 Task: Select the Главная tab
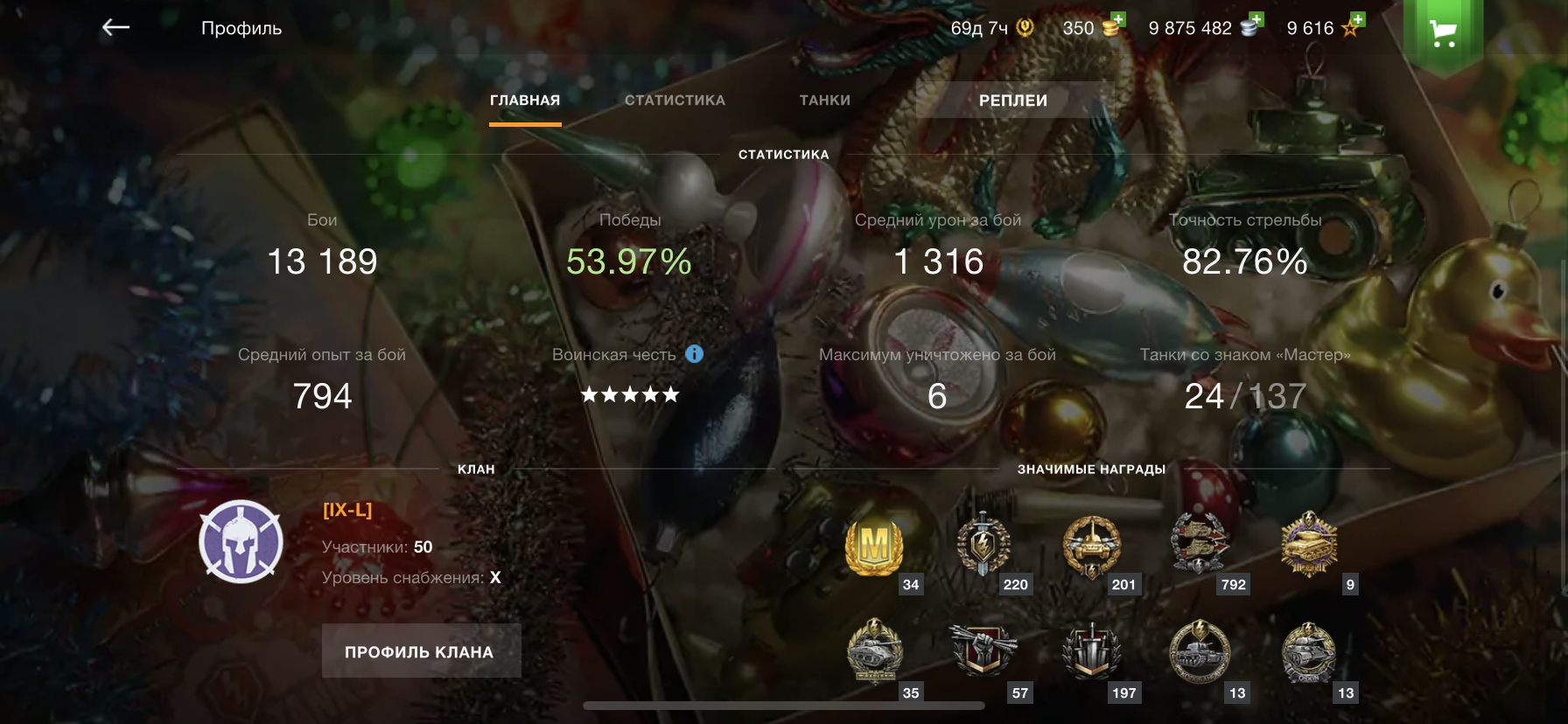click(525, 101)
